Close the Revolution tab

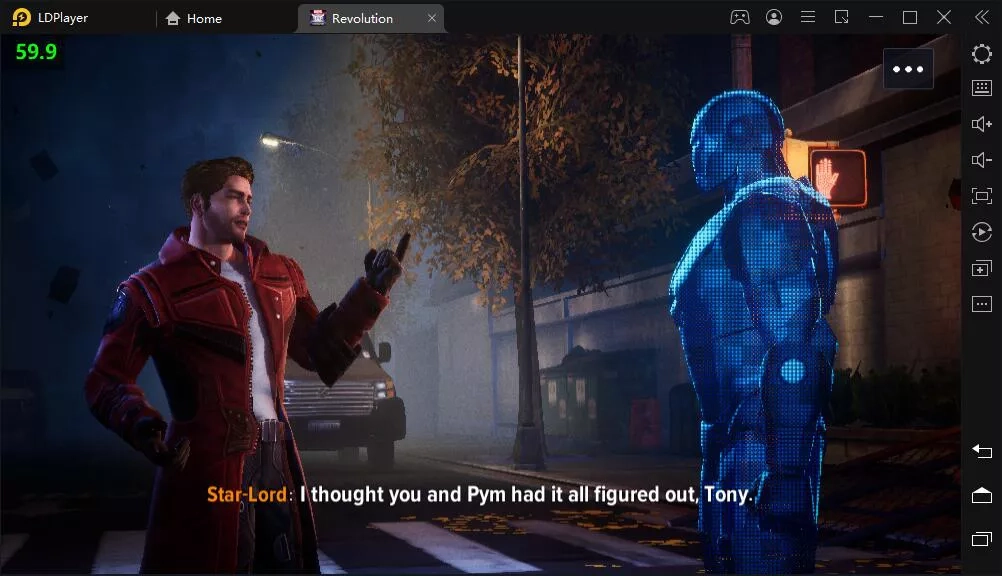432,18
